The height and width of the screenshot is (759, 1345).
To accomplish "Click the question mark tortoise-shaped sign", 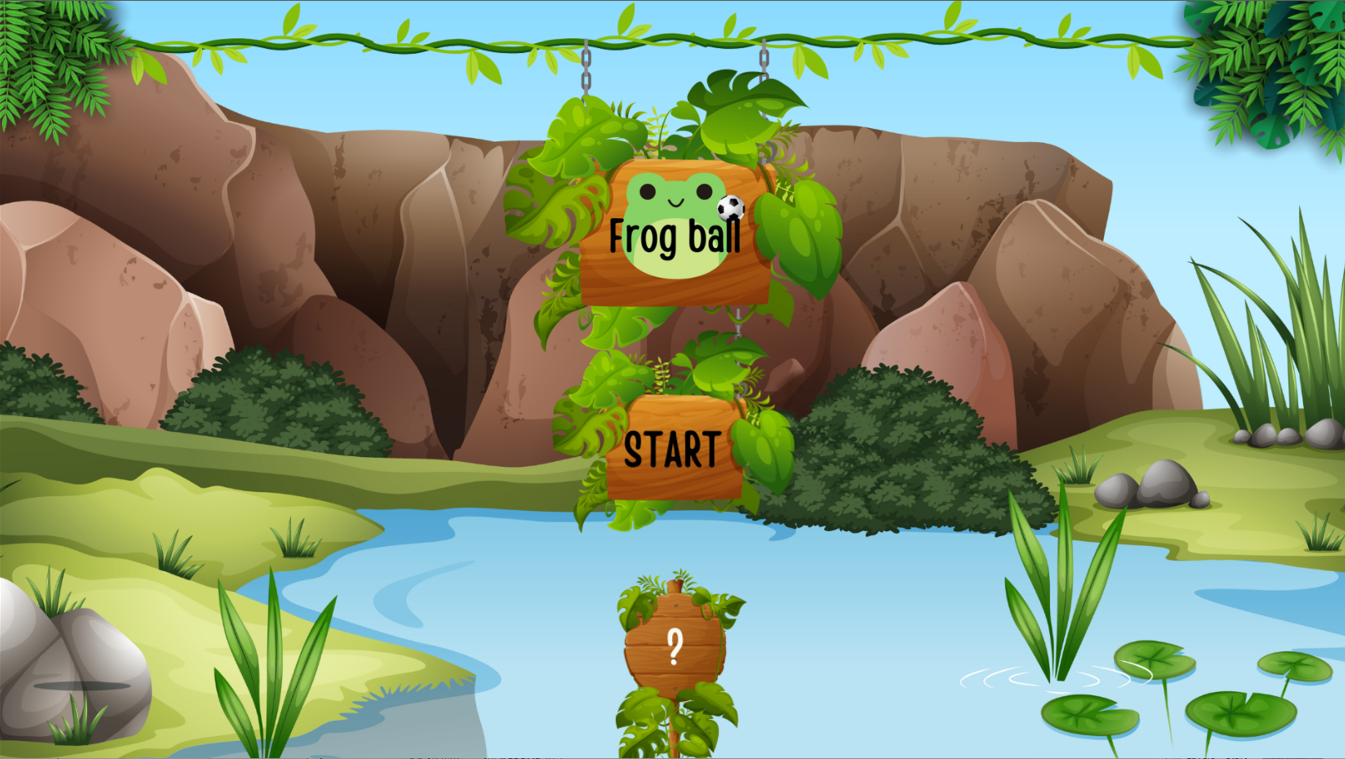I will [x=678, y=647].
